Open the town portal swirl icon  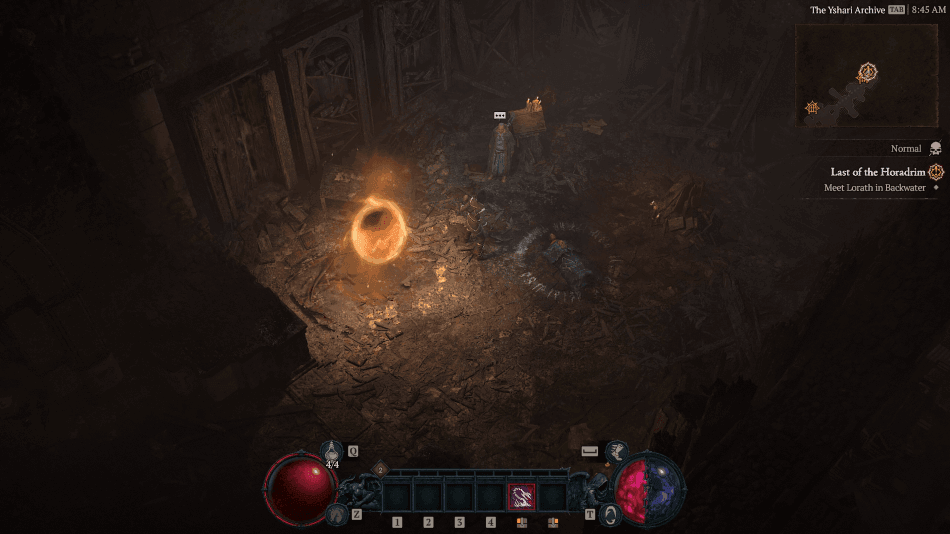tap(610, 514)
